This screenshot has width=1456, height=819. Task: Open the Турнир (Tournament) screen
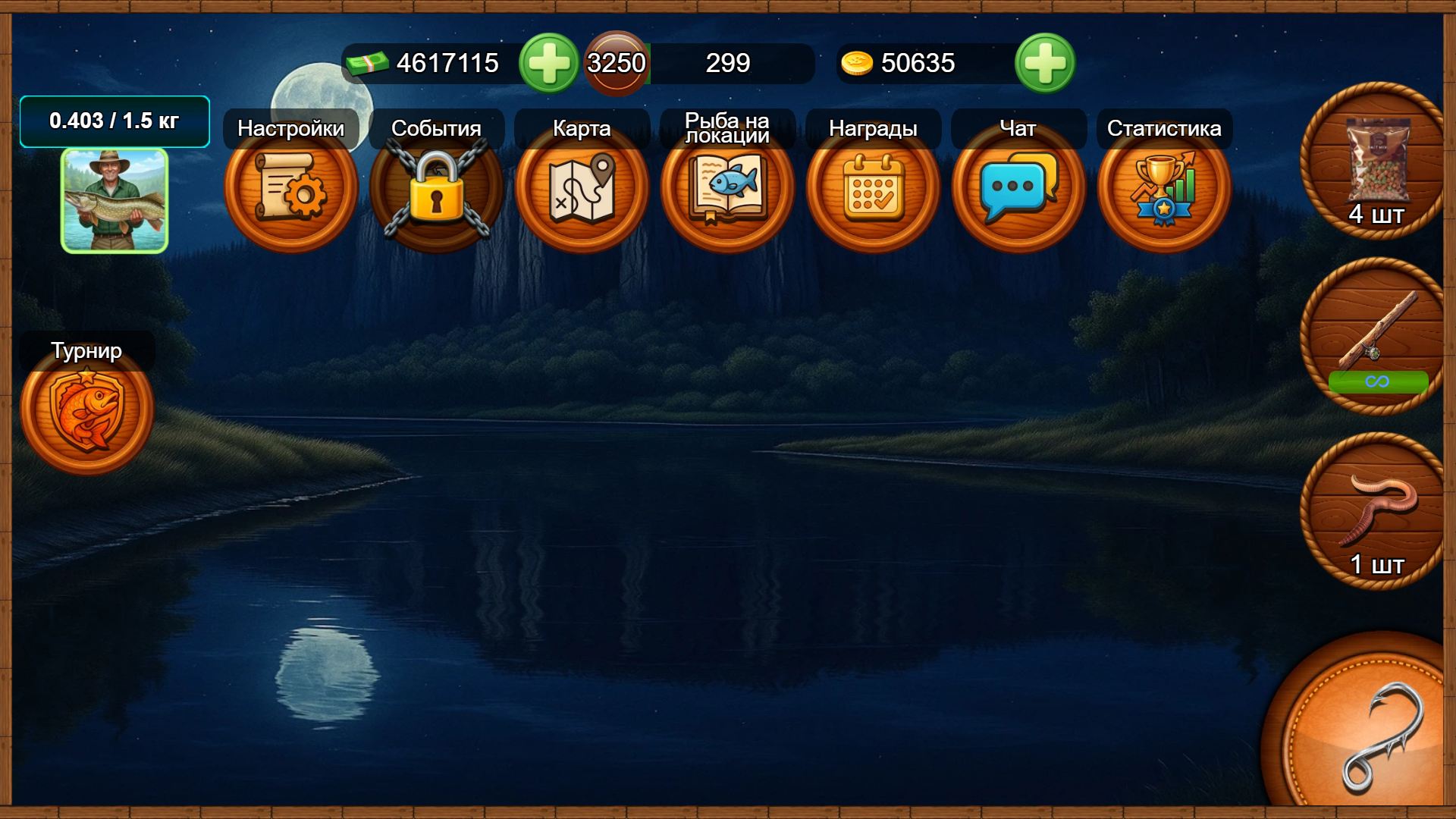tap(89, 409)
